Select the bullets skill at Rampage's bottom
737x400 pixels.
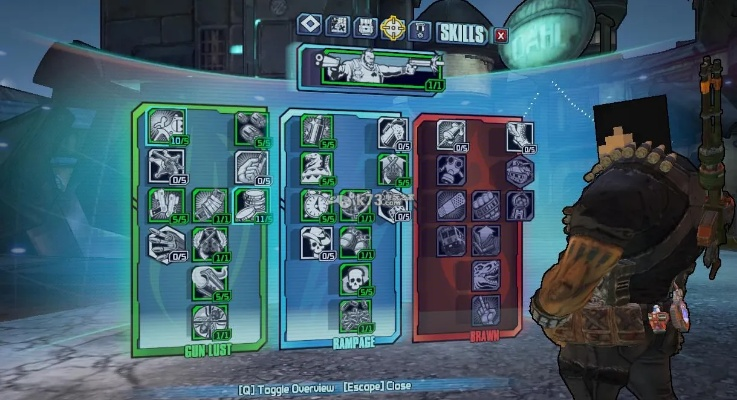[355, 314]
